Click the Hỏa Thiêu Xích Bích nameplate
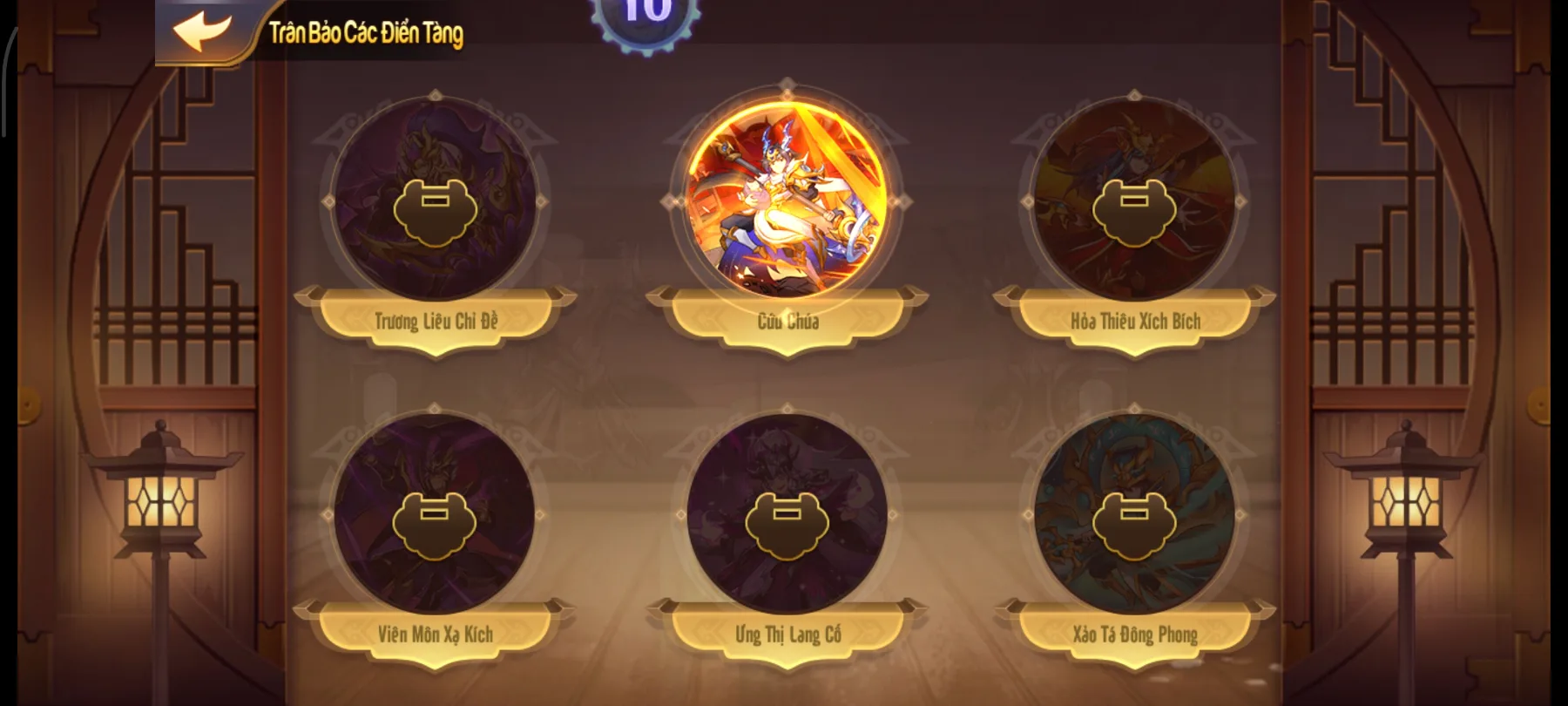1568x706 pixels. pyautogui.click(x=1135, y=320)
